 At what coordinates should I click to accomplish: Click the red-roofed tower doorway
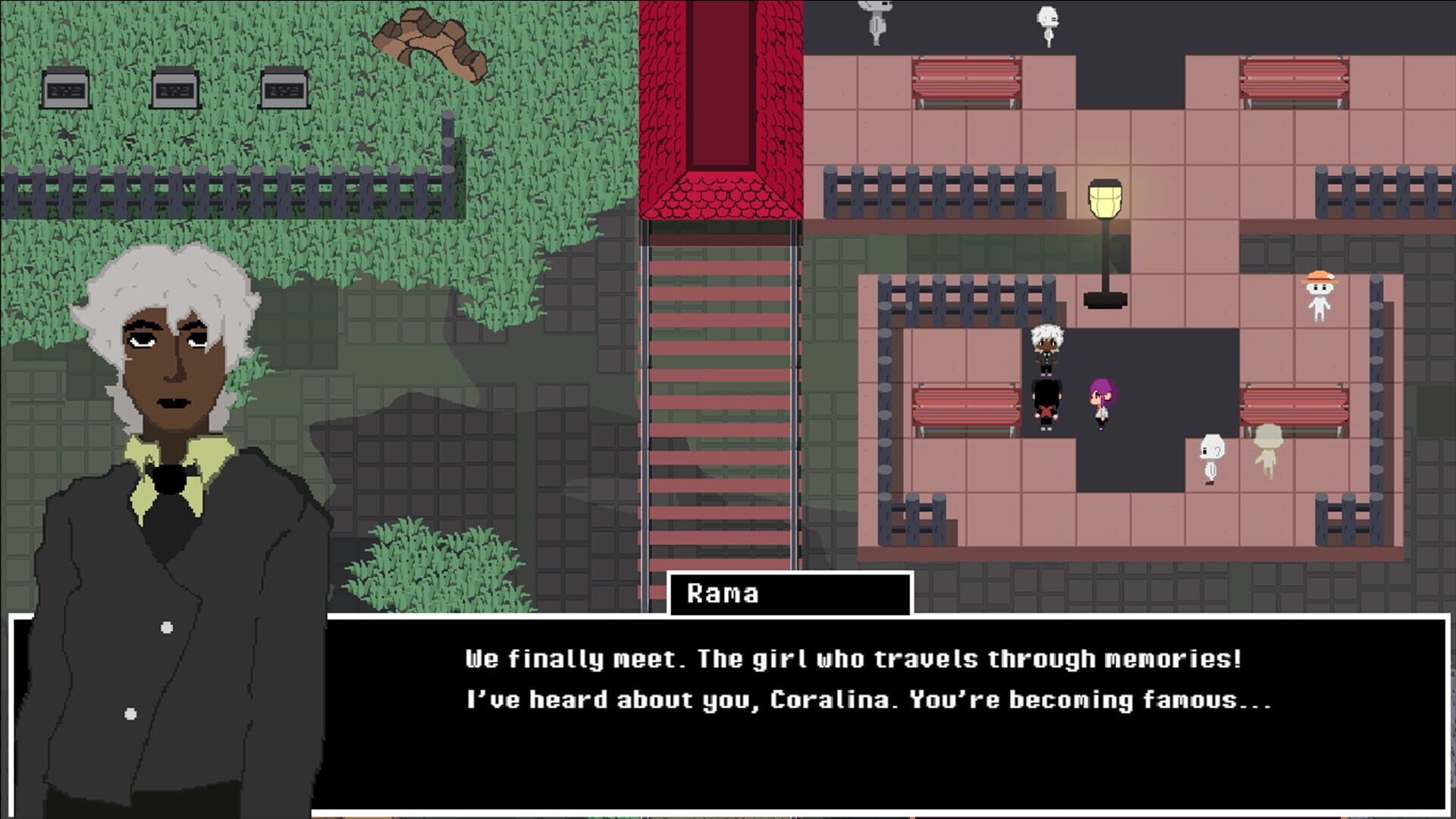(723, 83)
